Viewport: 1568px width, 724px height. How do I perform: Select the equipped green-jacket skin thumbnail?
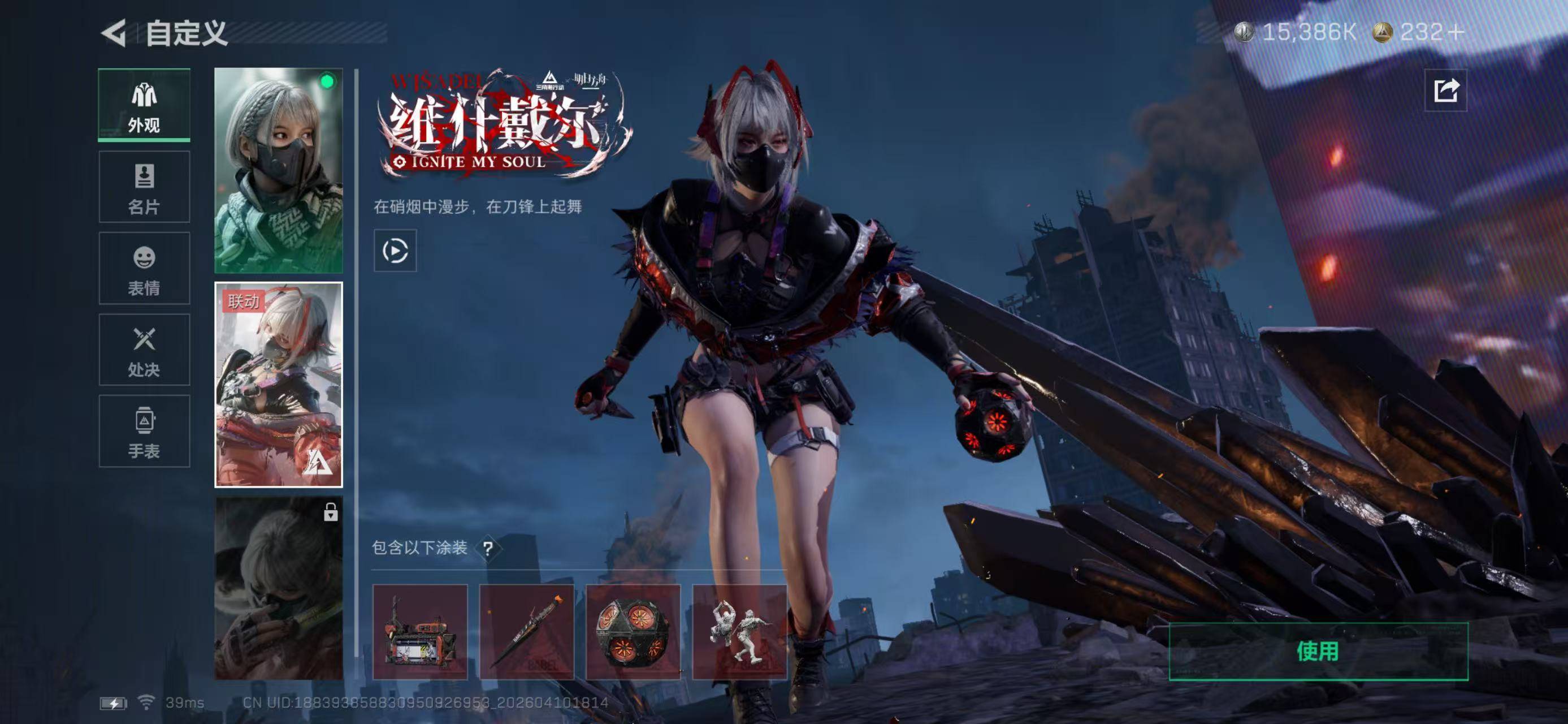[279, 170]
